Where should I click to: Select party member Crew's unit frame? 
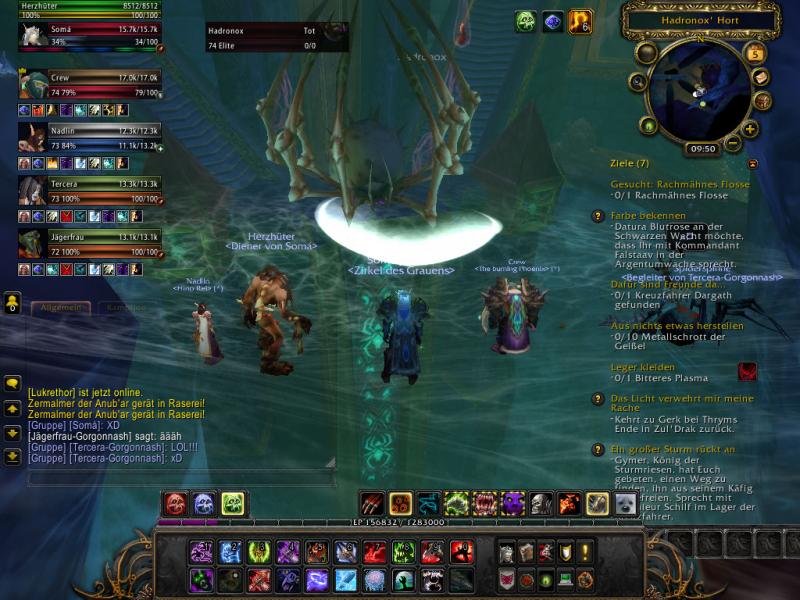[90, 84]
